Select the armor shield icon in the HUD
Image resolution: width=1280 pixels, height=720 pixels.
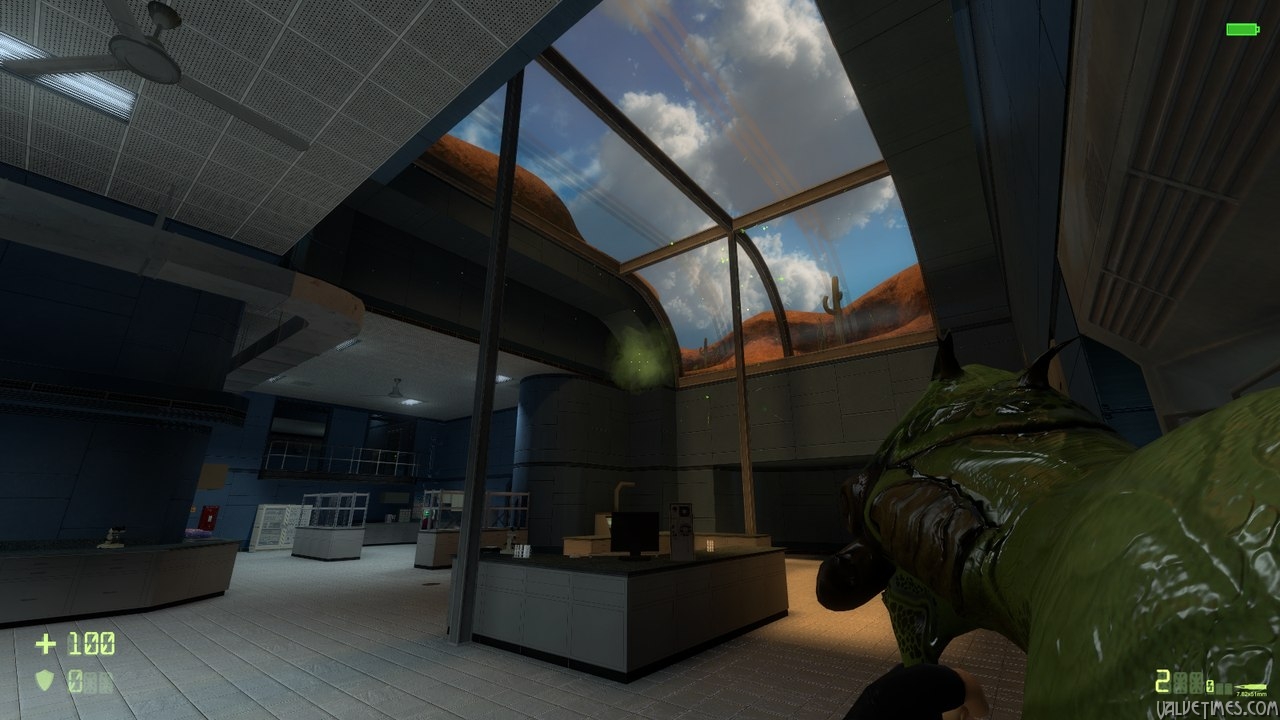(45, 678)
